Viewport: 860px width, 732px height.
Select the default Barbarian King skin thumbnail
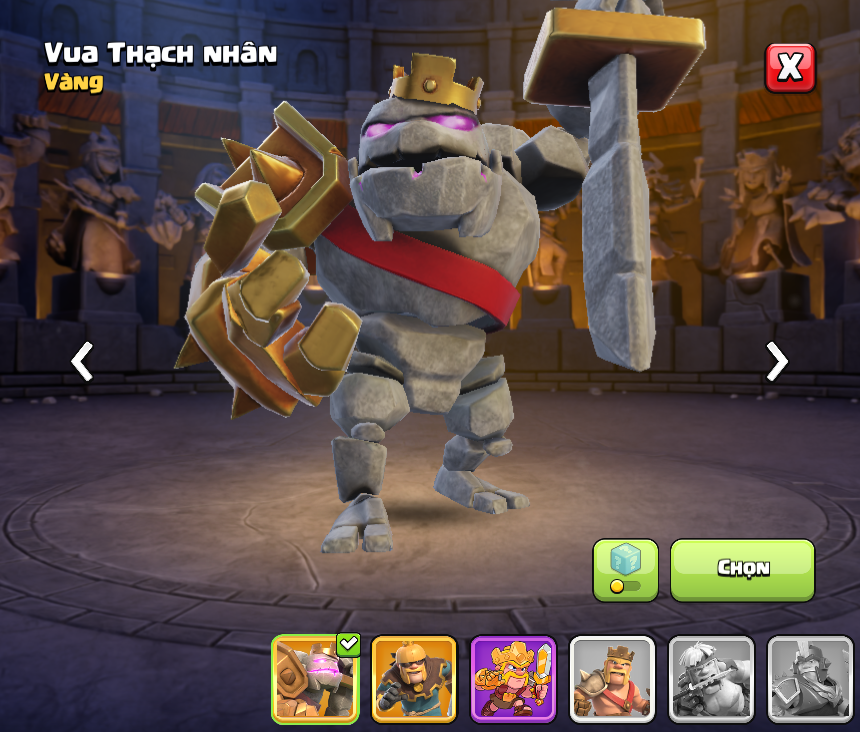[x=612, y=678]
